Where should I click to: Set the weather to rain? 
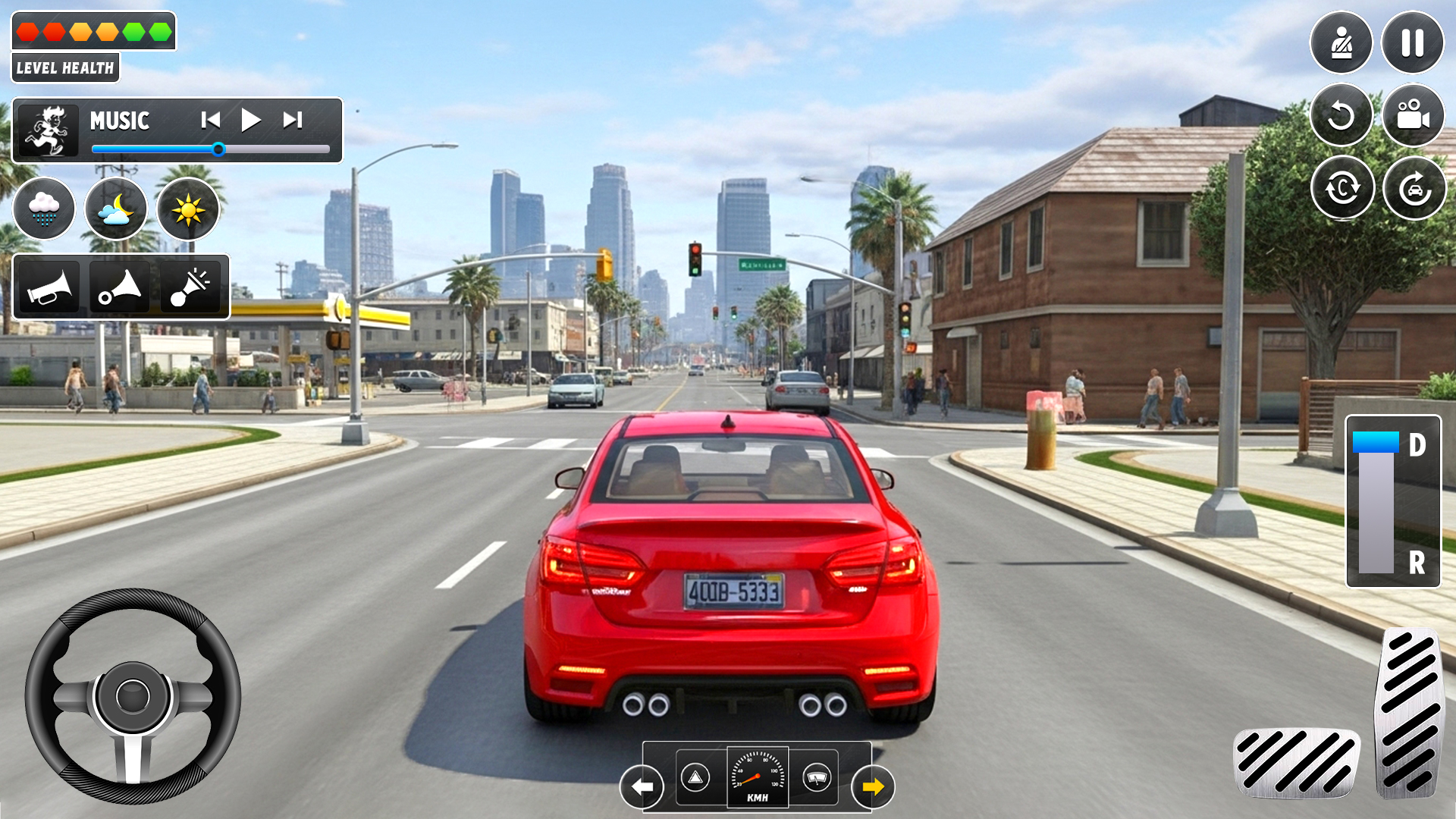point(44,209)
